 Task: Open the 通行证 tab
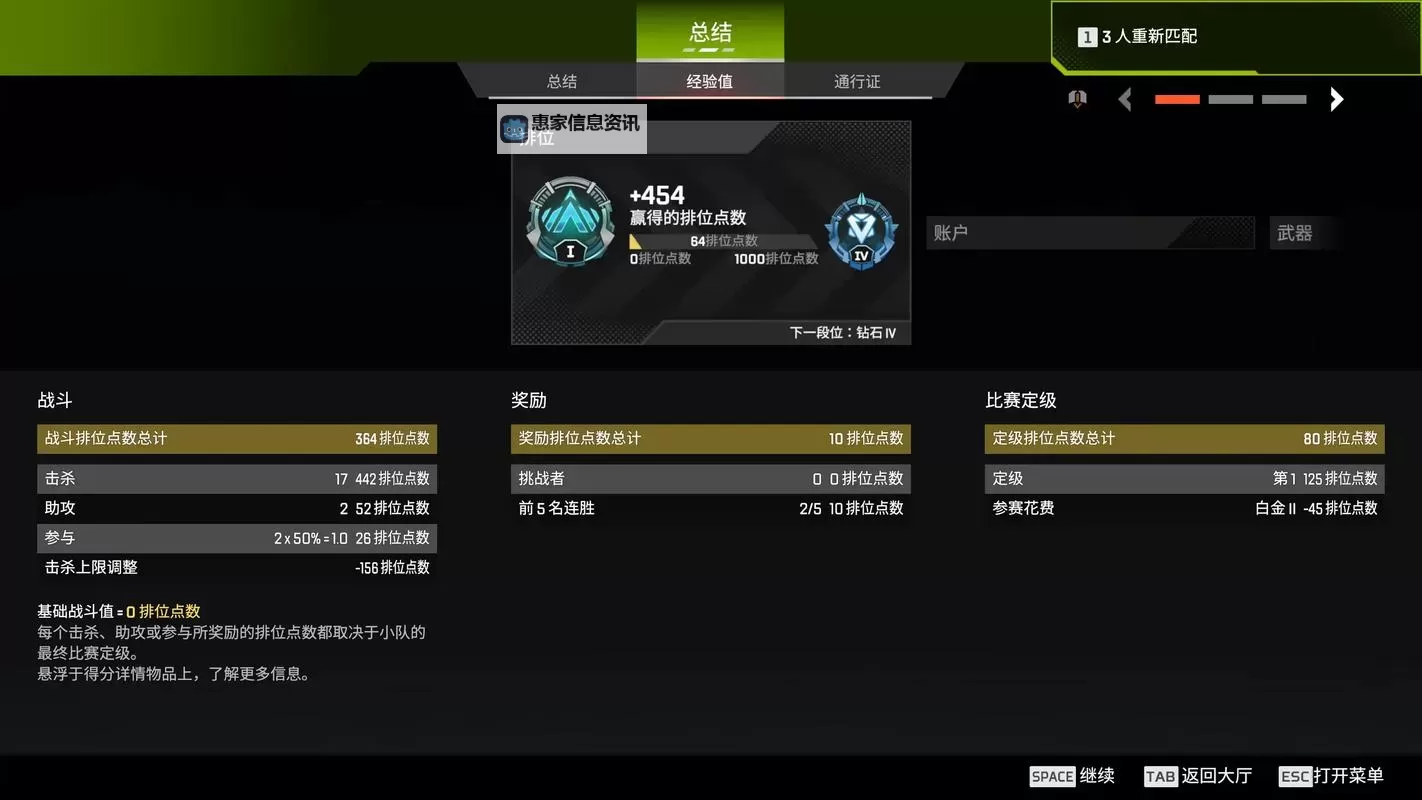[856, 81]
